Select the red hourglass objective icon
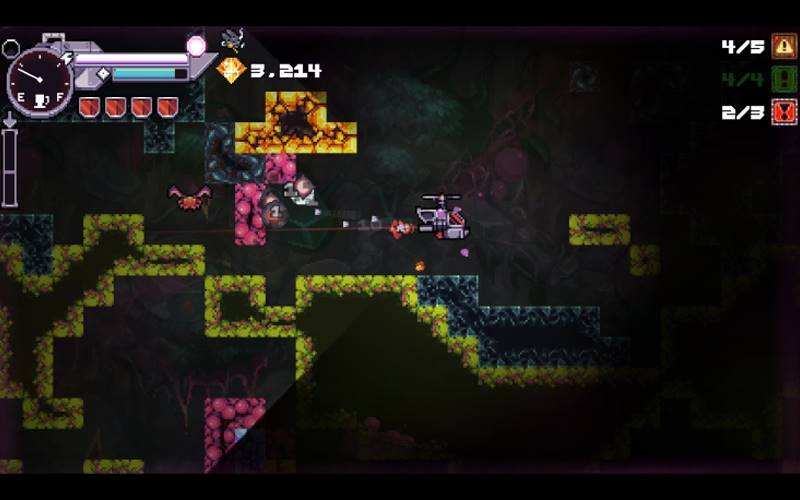The width and height of the screenshot is (800, 500). tap(784, 112)
